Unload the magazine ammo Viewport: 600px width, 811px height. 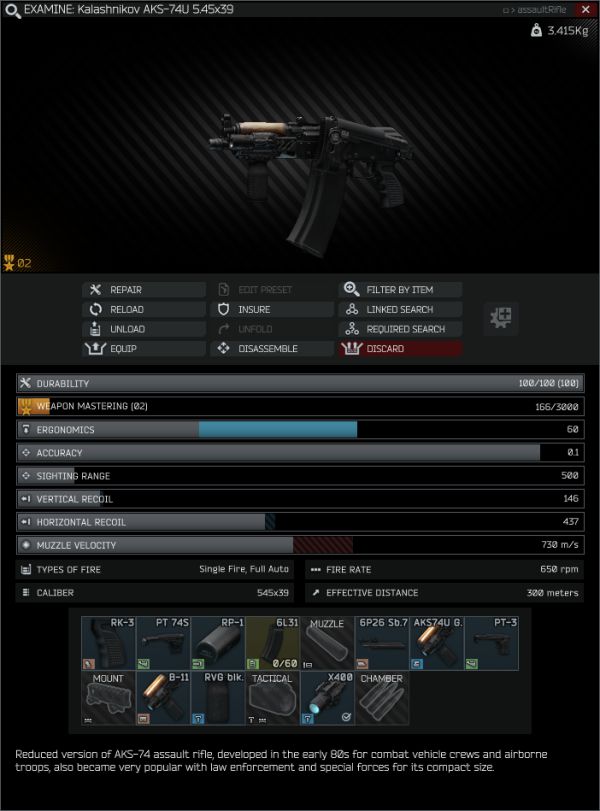click(x=144, y=329)
